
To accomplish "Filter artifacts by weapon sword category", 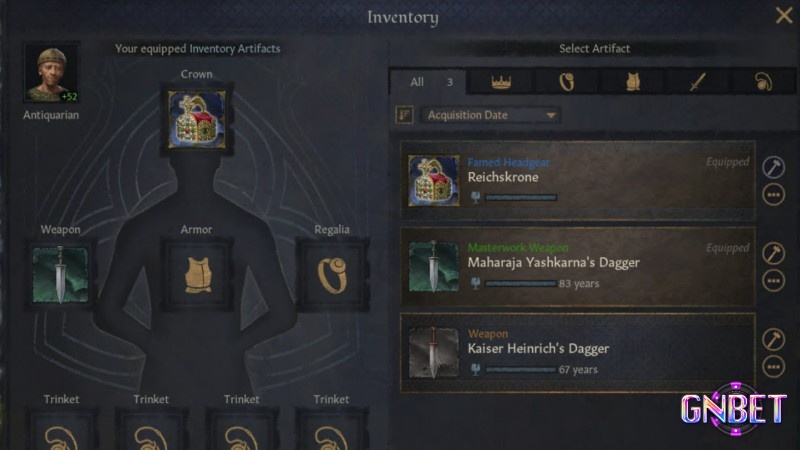I will coord(696,82).
